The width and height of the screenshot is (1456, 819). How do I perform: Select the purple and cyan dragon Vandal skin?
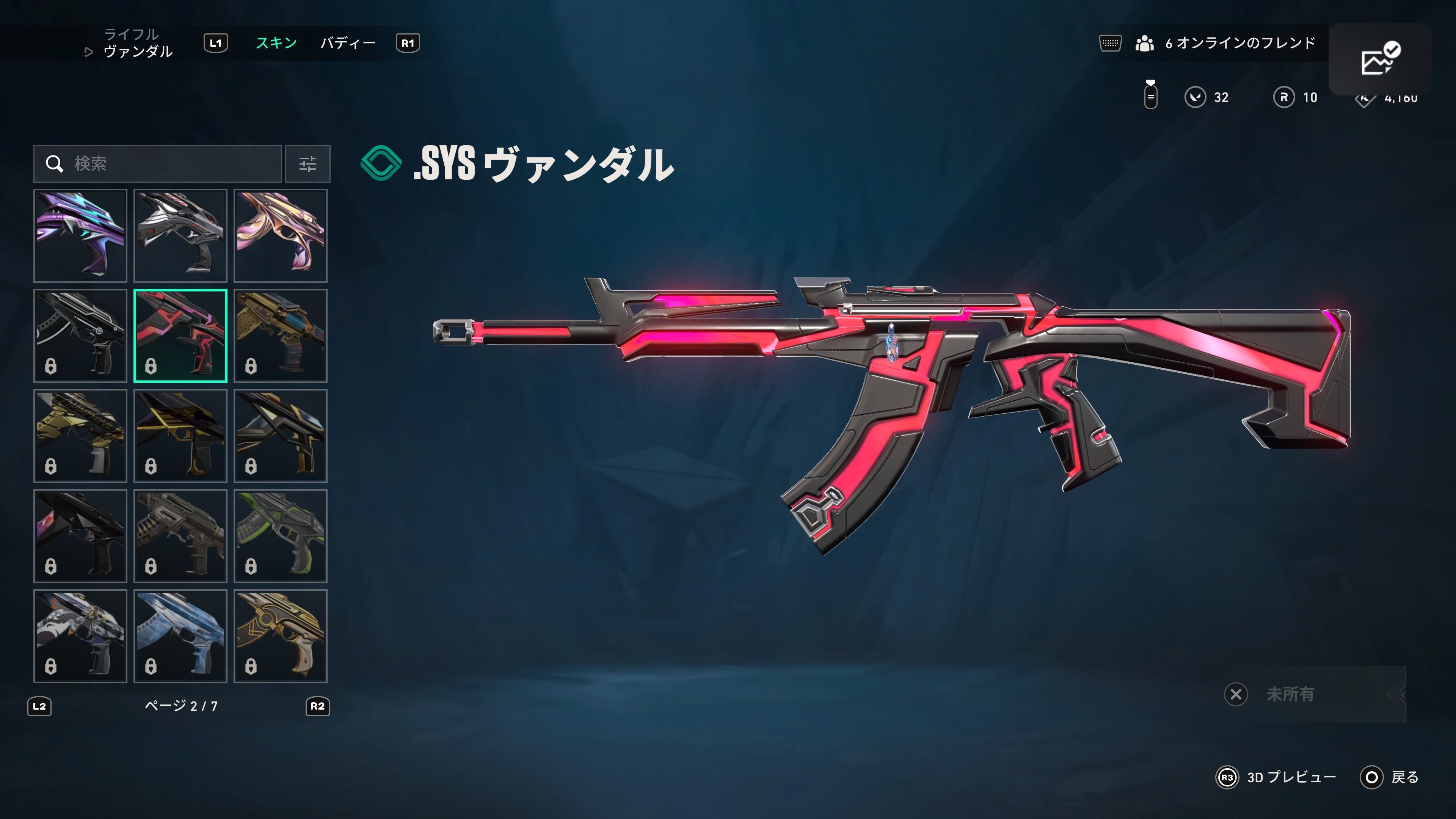[x=80, y=236]
